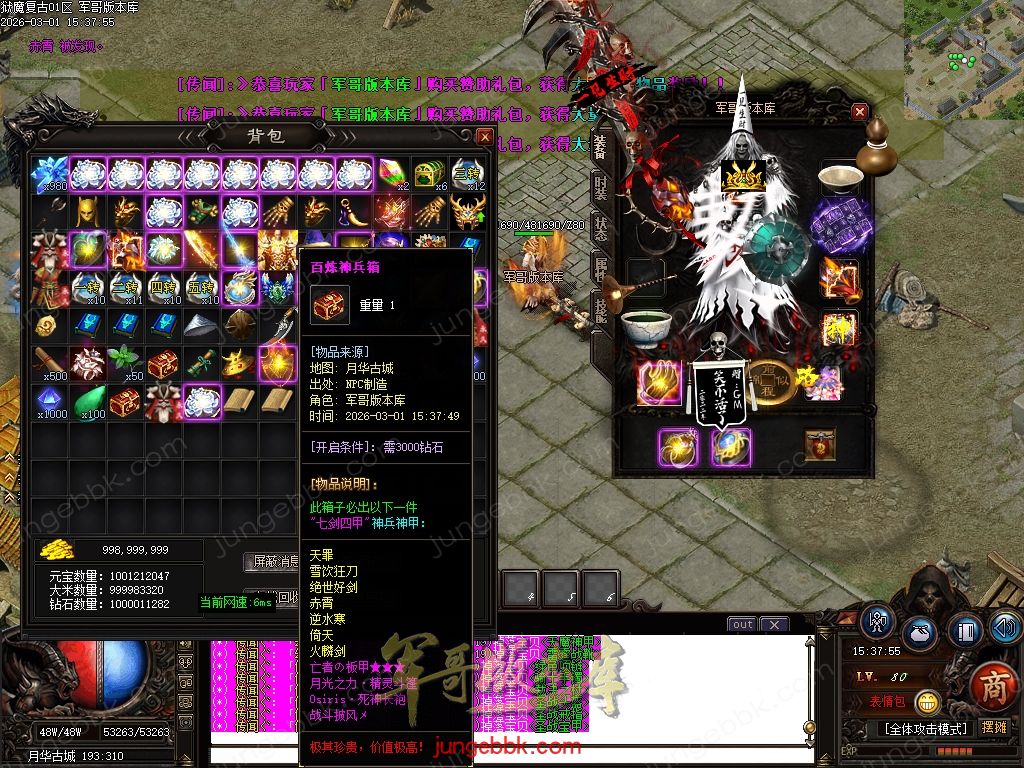Open the 商 shop button
This screenshot has width=1024, height=768.
tap(993, 689)
